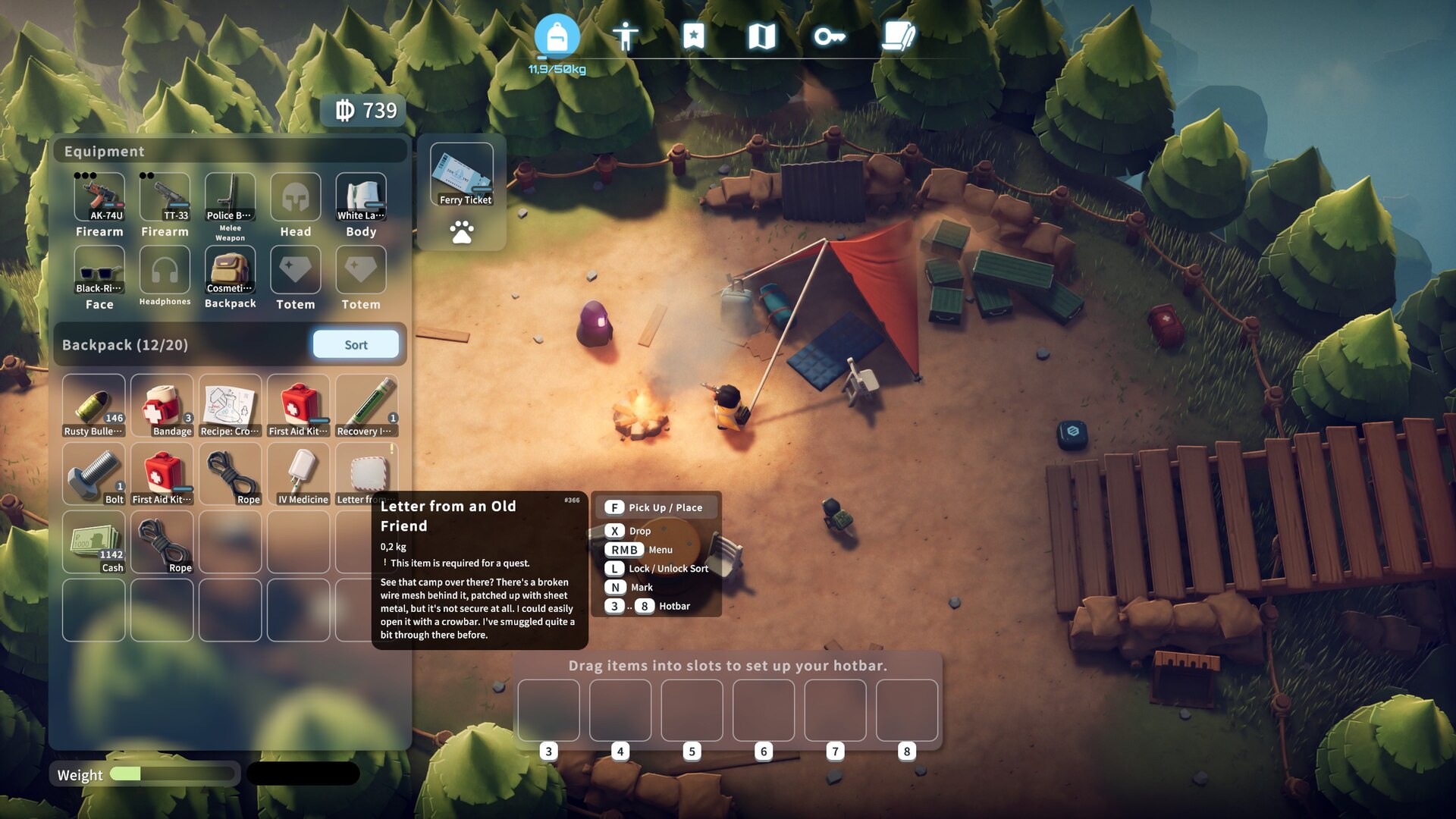This screenshot has width=1456, height=819.
Task: Open the key items tab
Action: [829, 36]
